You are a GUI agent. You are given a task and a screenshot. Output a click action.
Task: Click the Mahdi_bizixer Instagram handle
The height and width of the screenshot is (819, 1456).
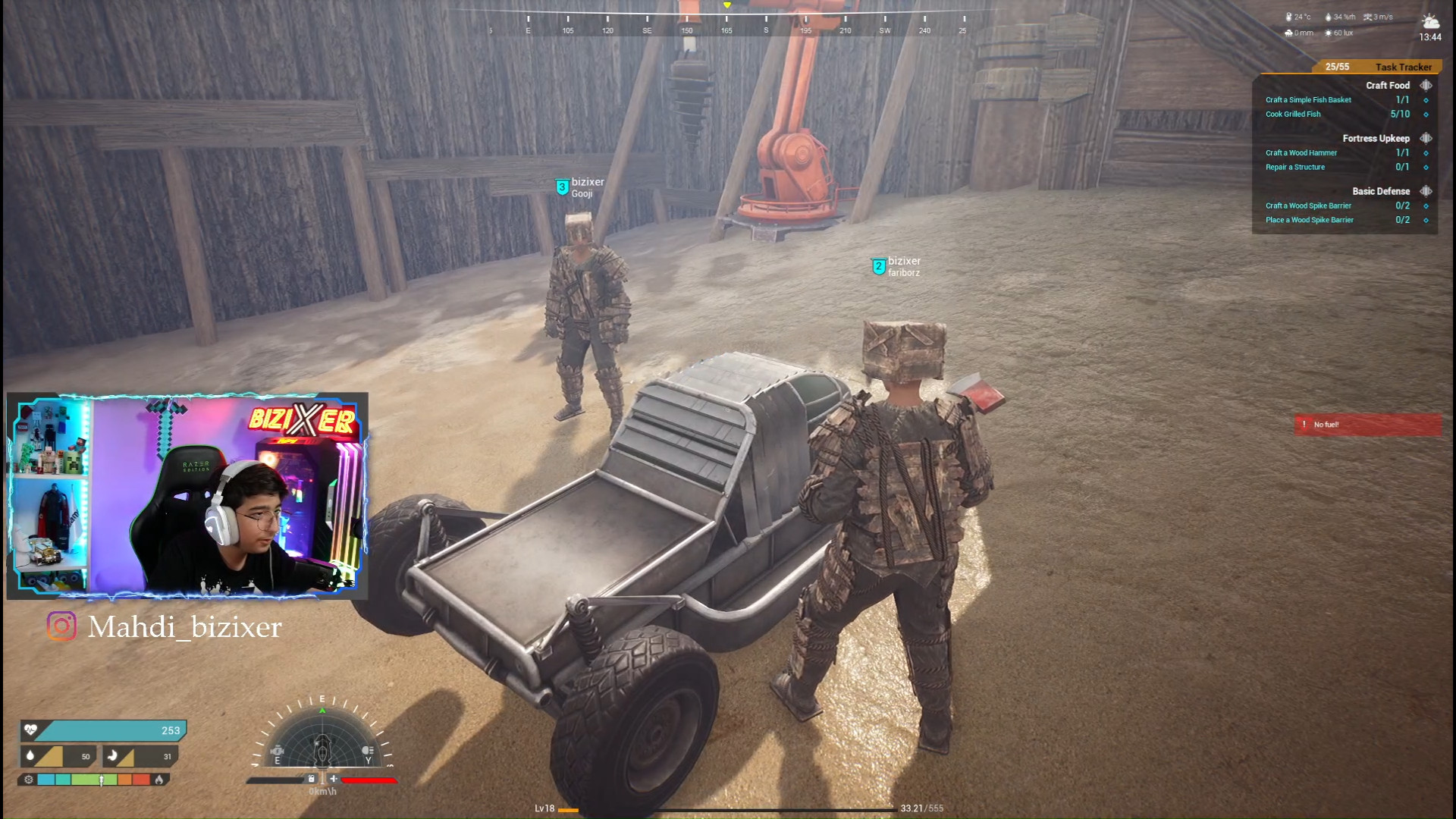click(184, 627)
